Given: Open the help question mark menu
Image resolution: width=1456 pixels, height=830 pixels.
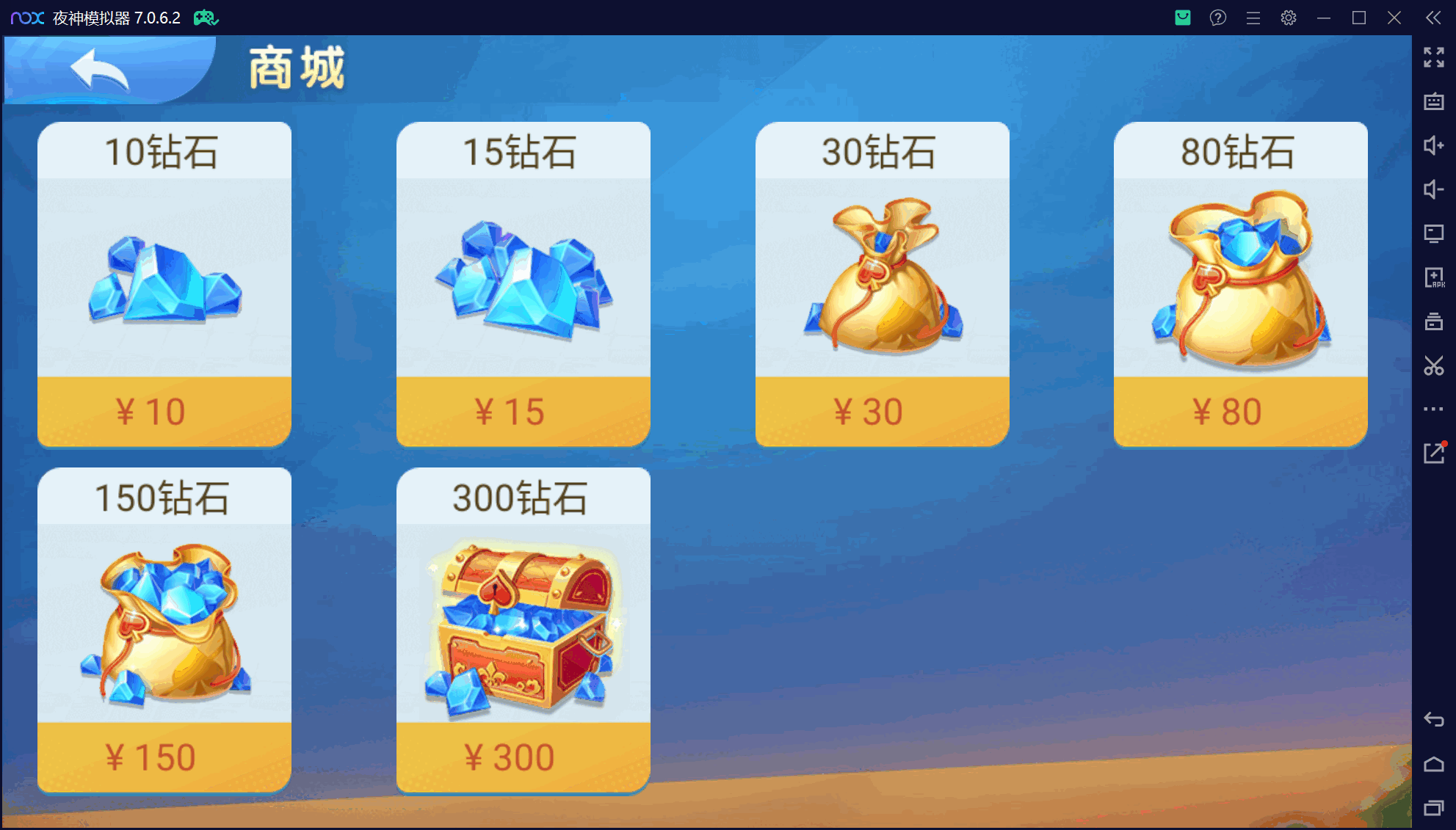Looking at the screenshot, I should 1218,18.
